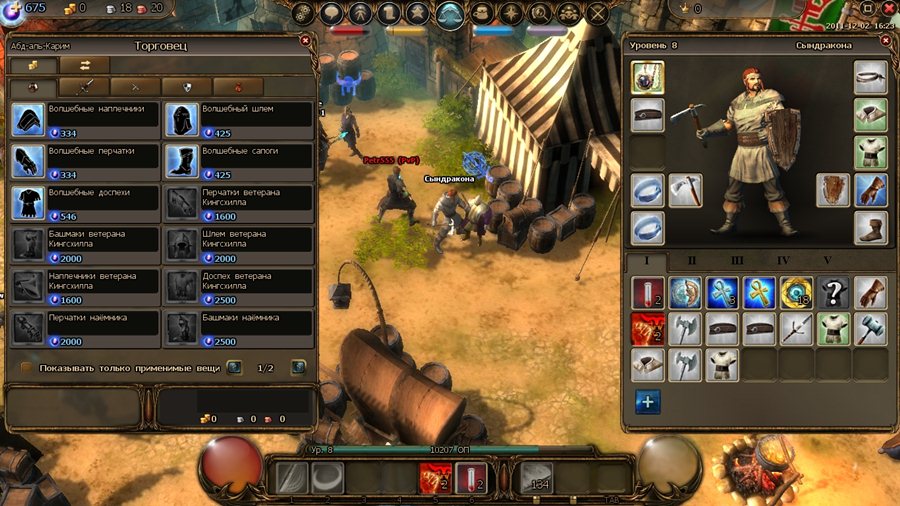Open inventory bag tab V

tap(827, 262)
